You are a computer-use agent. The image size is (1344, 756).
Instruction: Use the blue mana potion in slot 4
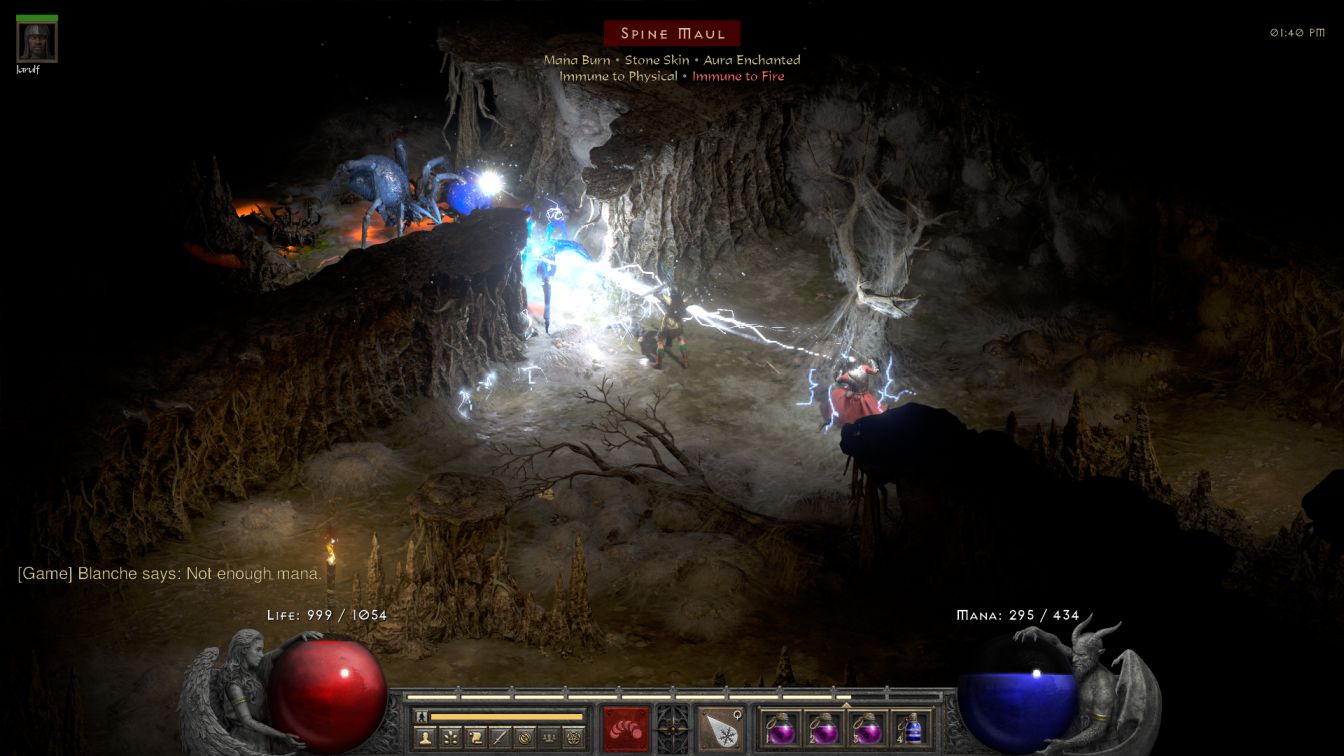pos(910,728)
